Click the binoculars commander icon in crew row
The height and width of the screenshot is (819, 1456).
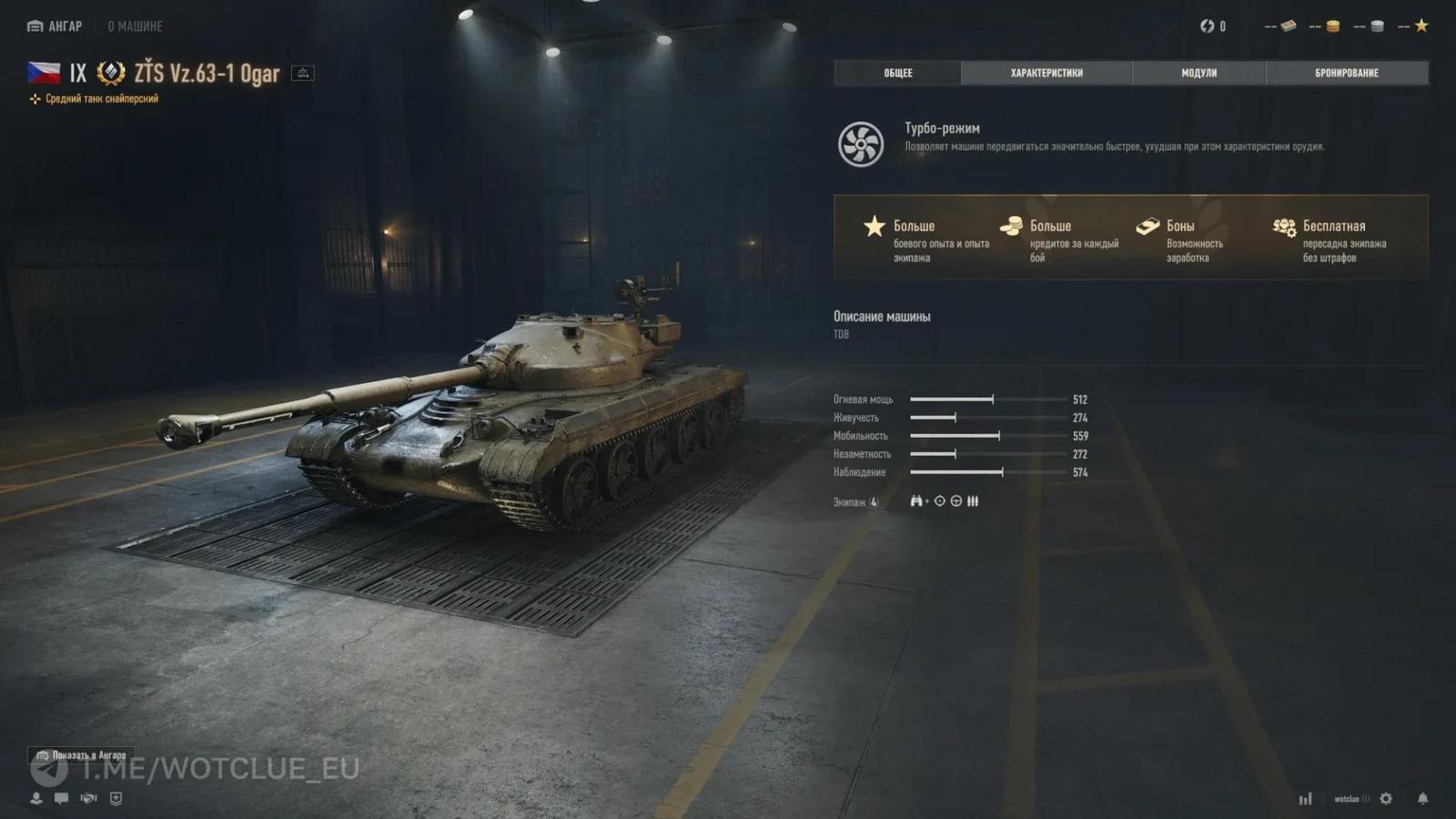916,500
